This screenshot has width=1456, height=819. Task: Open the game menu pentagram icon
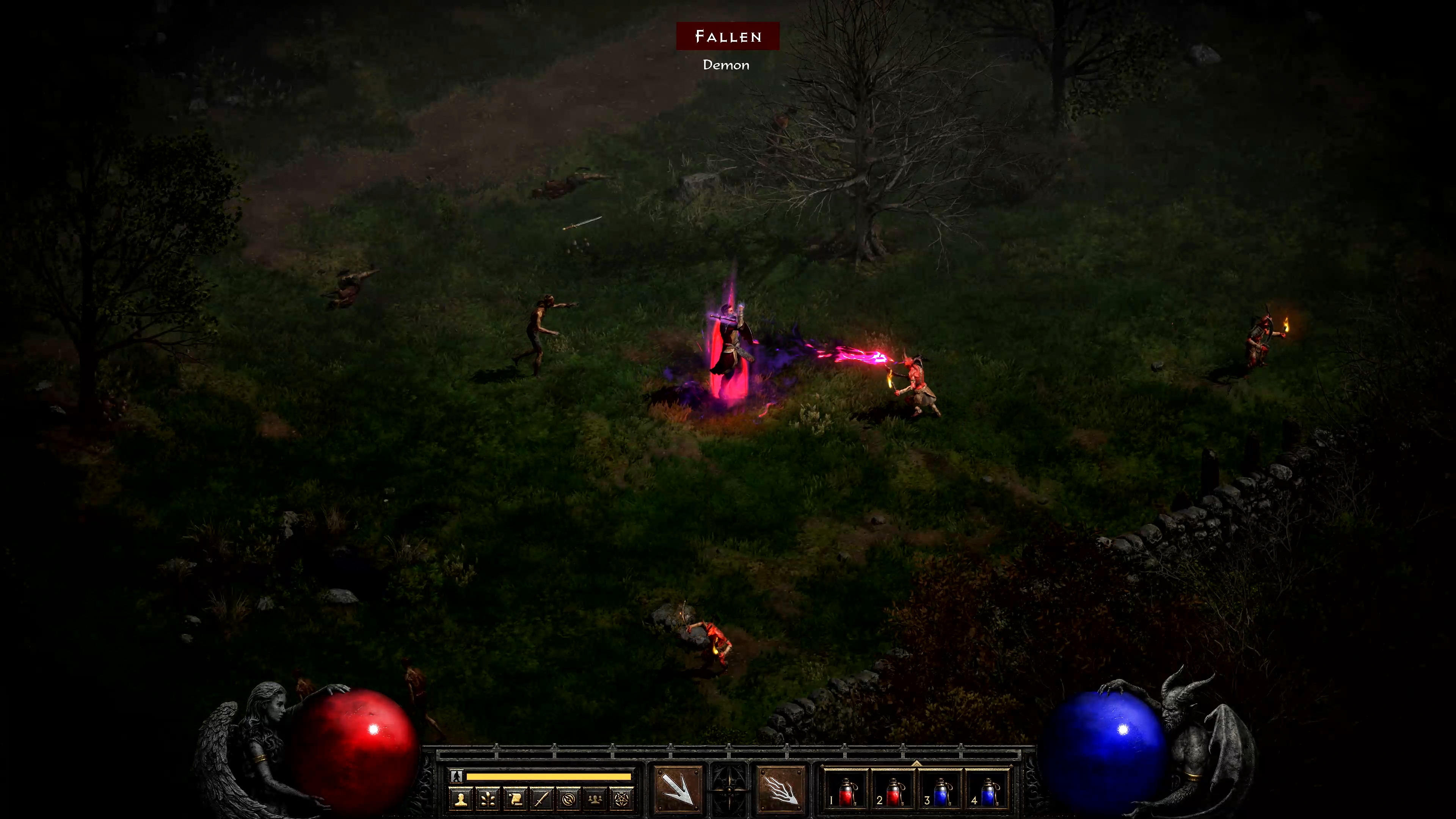click(621, 799)
